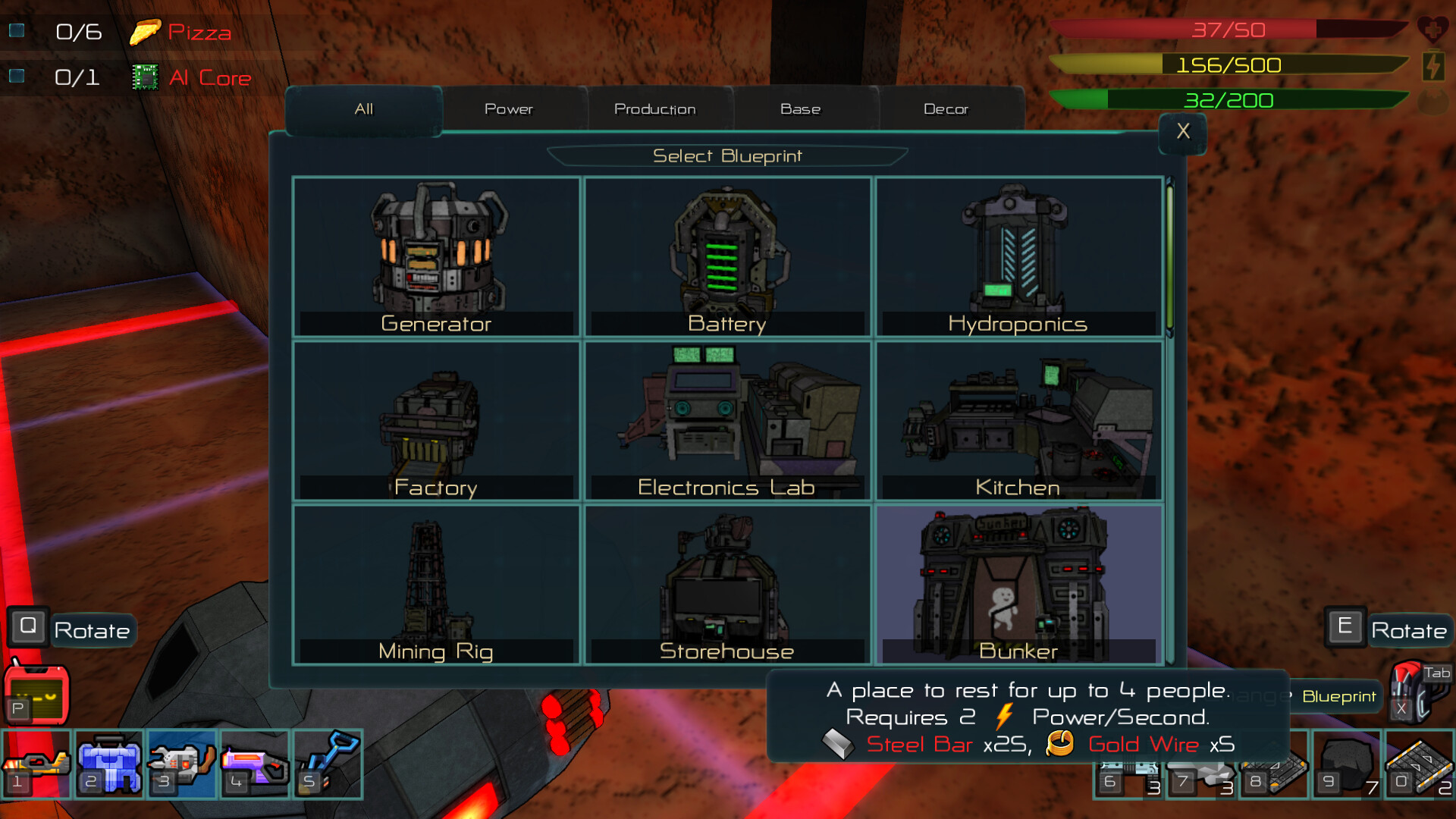Click the AI Core chip icon
This screenshot has height=819, width=1456.
146,76
